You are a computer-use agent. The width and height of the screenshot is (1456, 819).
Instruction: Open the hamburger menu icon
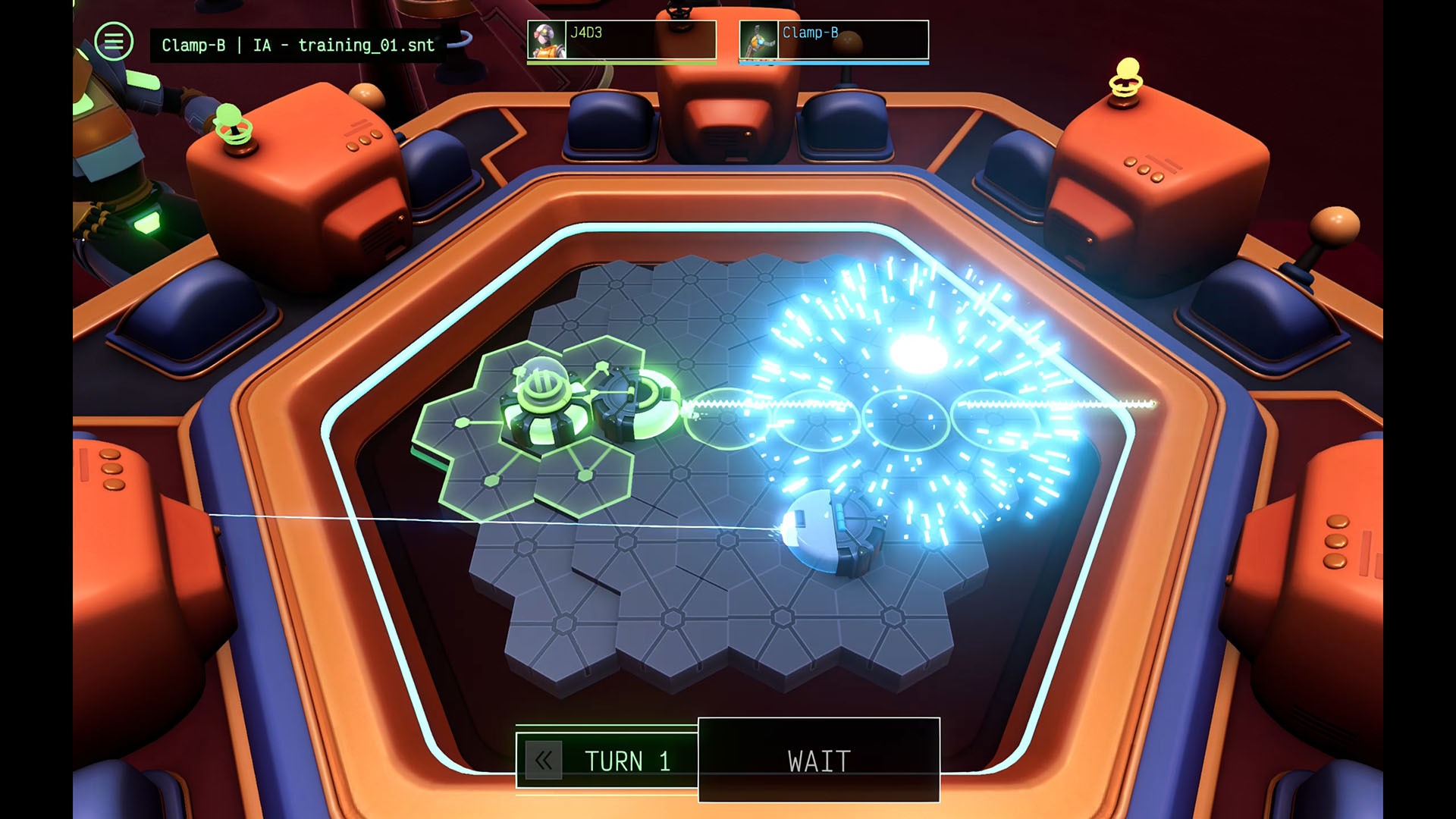tap(114, 41)
